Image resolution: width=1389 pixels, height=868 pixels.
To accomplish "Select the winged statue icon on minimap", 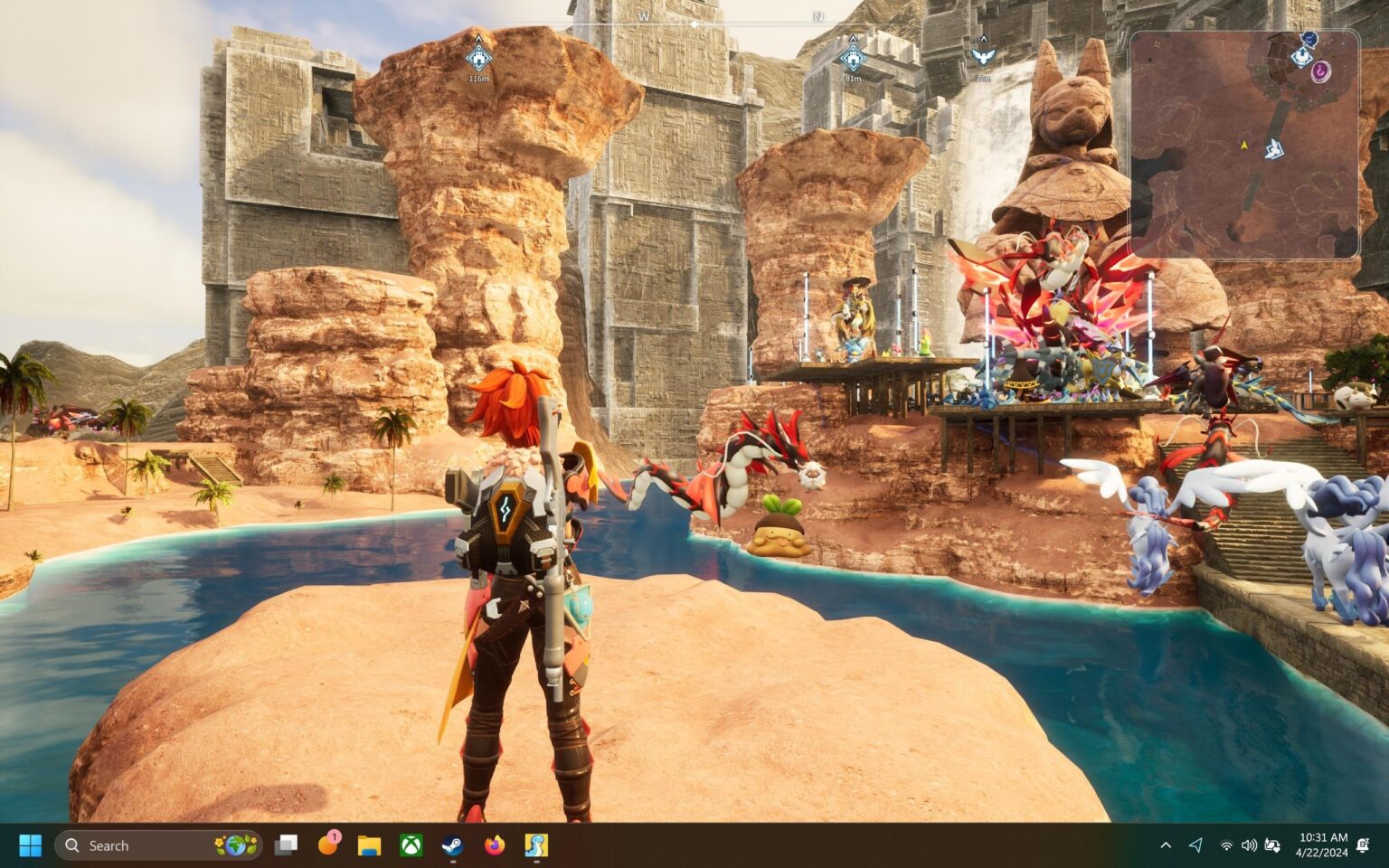I will tap(1275, 149).
